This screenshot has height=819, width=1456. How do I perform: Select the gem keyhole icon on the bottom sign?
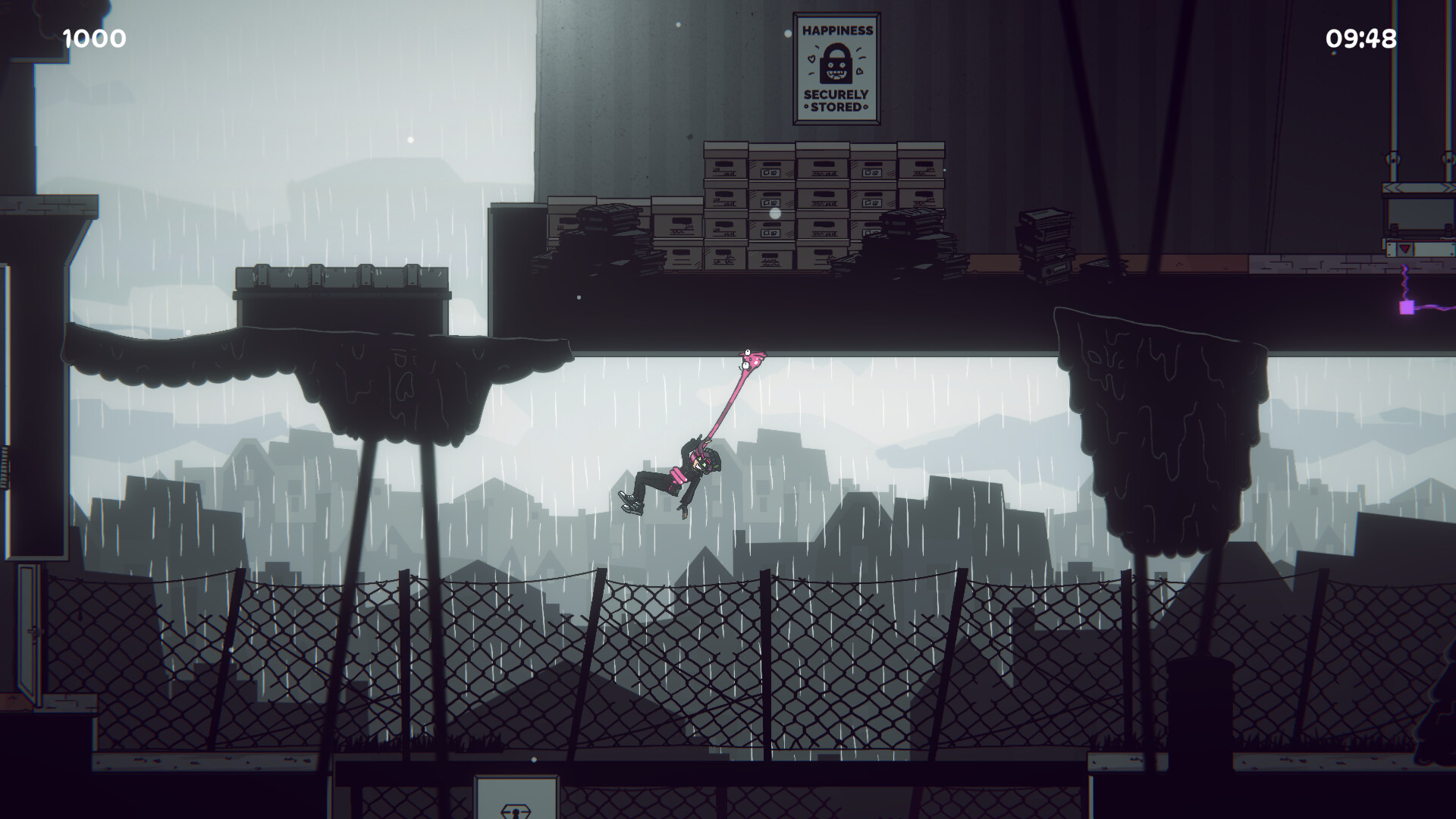click(x=517, y=813)
